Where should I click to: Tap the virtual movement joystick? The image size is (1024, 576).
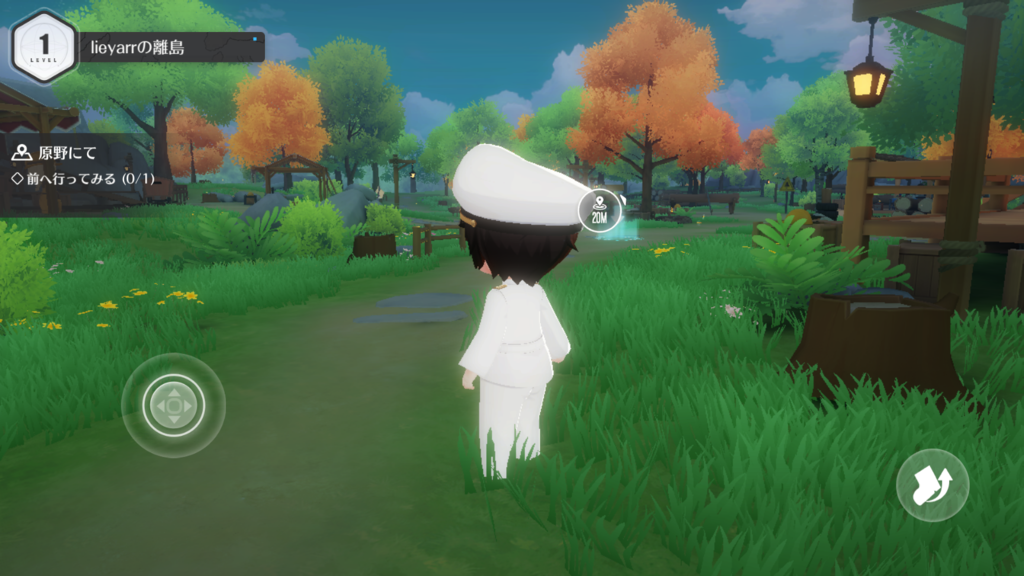[x=174, y=405]
